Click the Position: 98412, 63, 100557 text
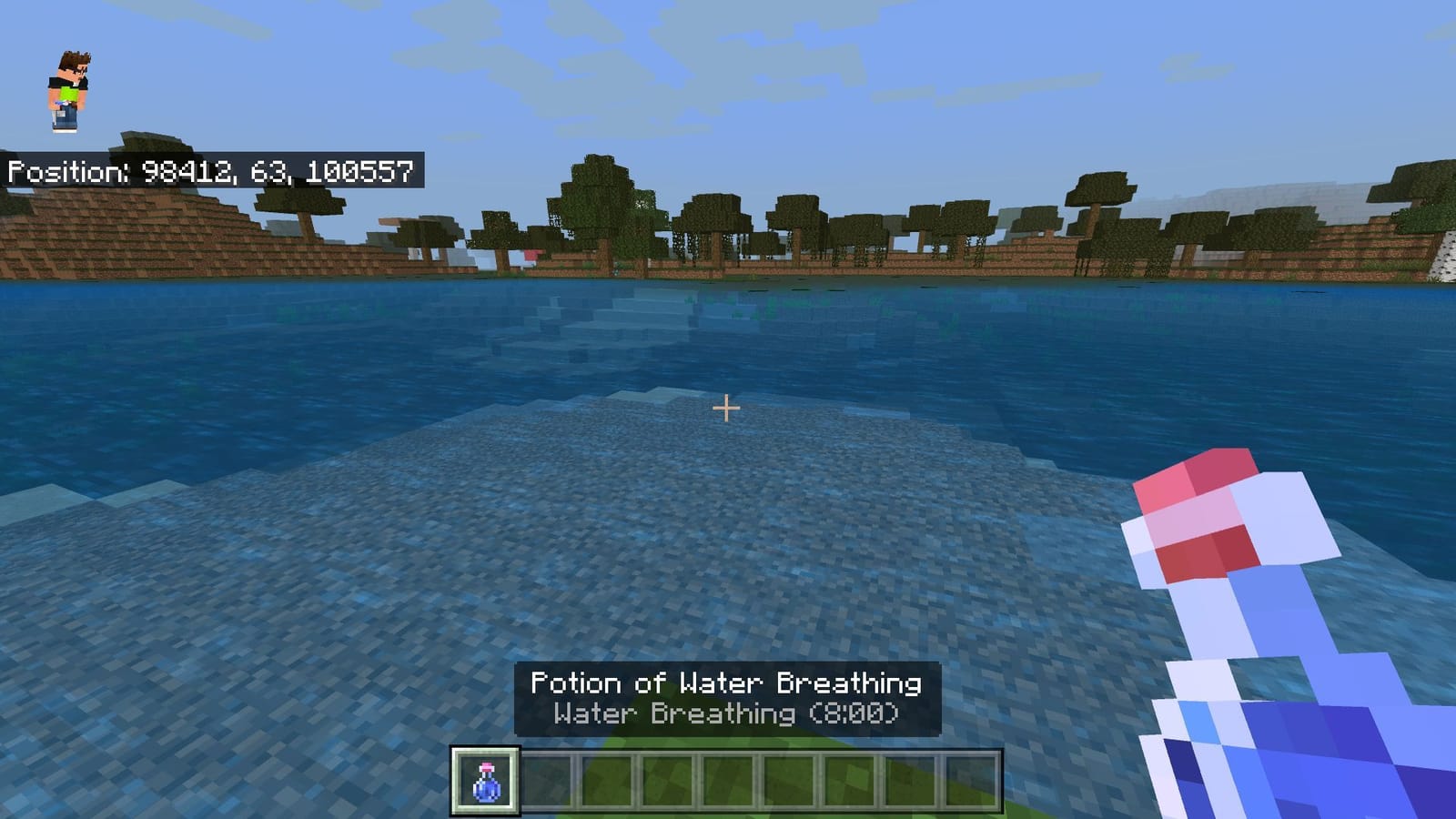Image resolution: width=1456 pixels, height=819 pixels. click(211, 168)
